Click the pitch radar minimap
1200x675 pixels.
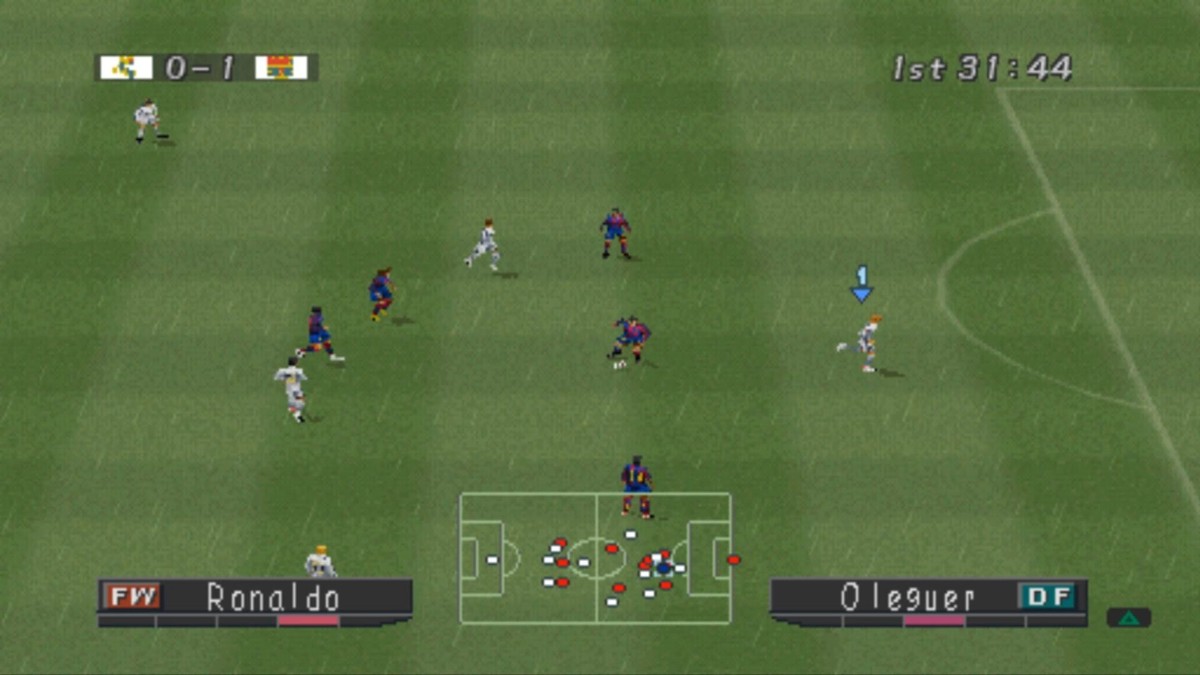point(596,558)
